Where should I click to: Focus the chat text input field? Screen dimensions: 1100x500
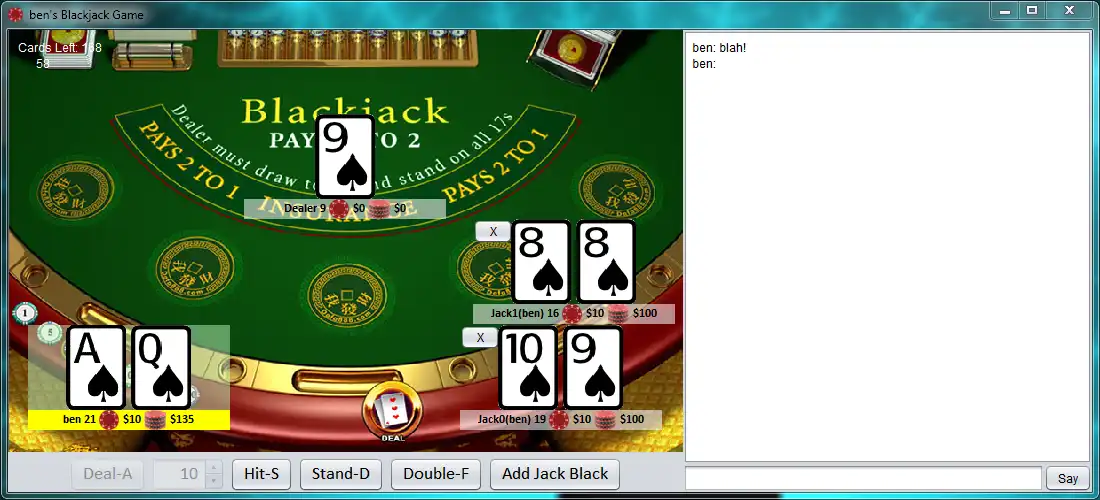pyautogui.click(x=863, y=478)
